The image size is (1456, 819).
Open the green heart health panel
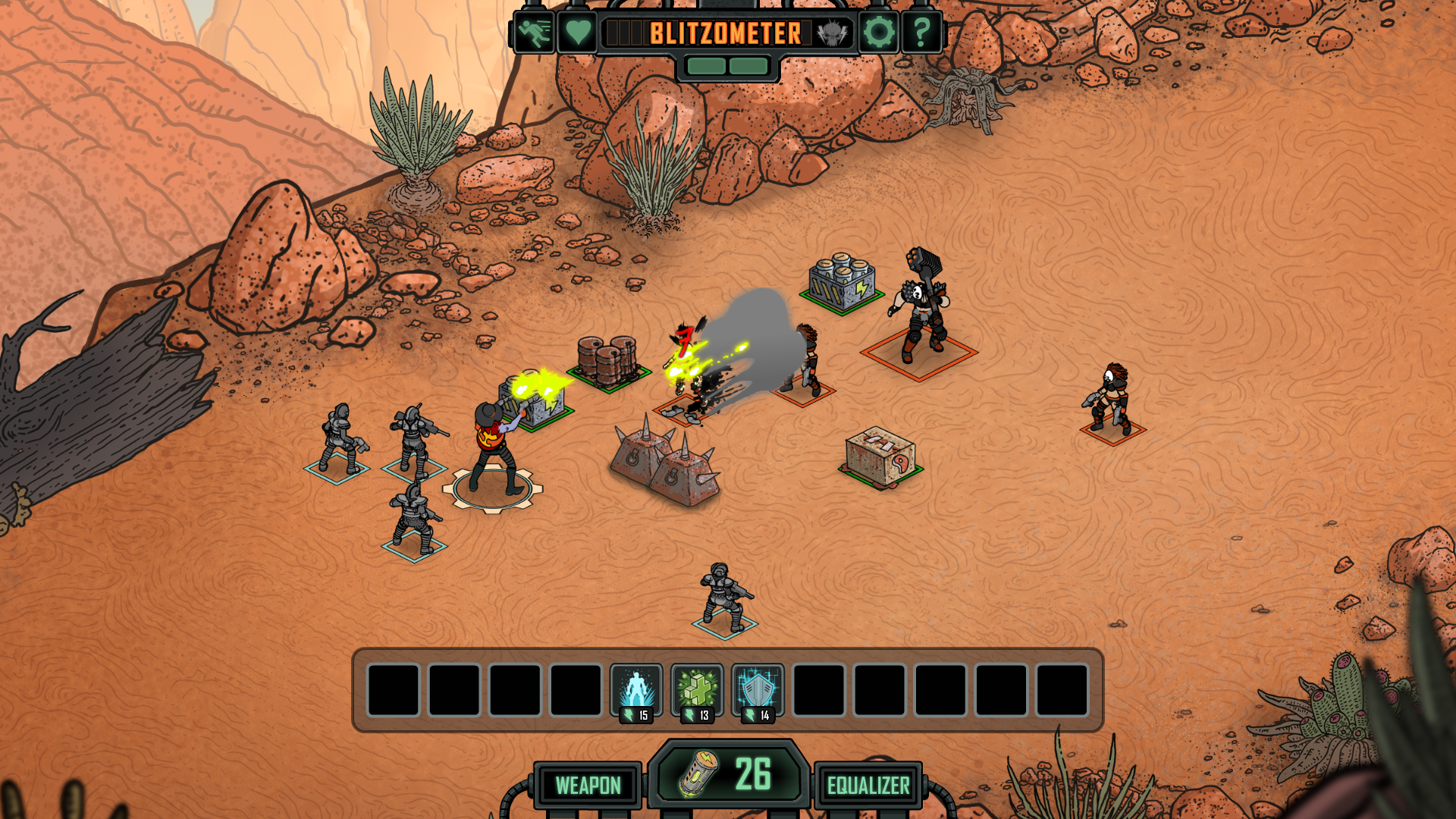pos(577,33)
